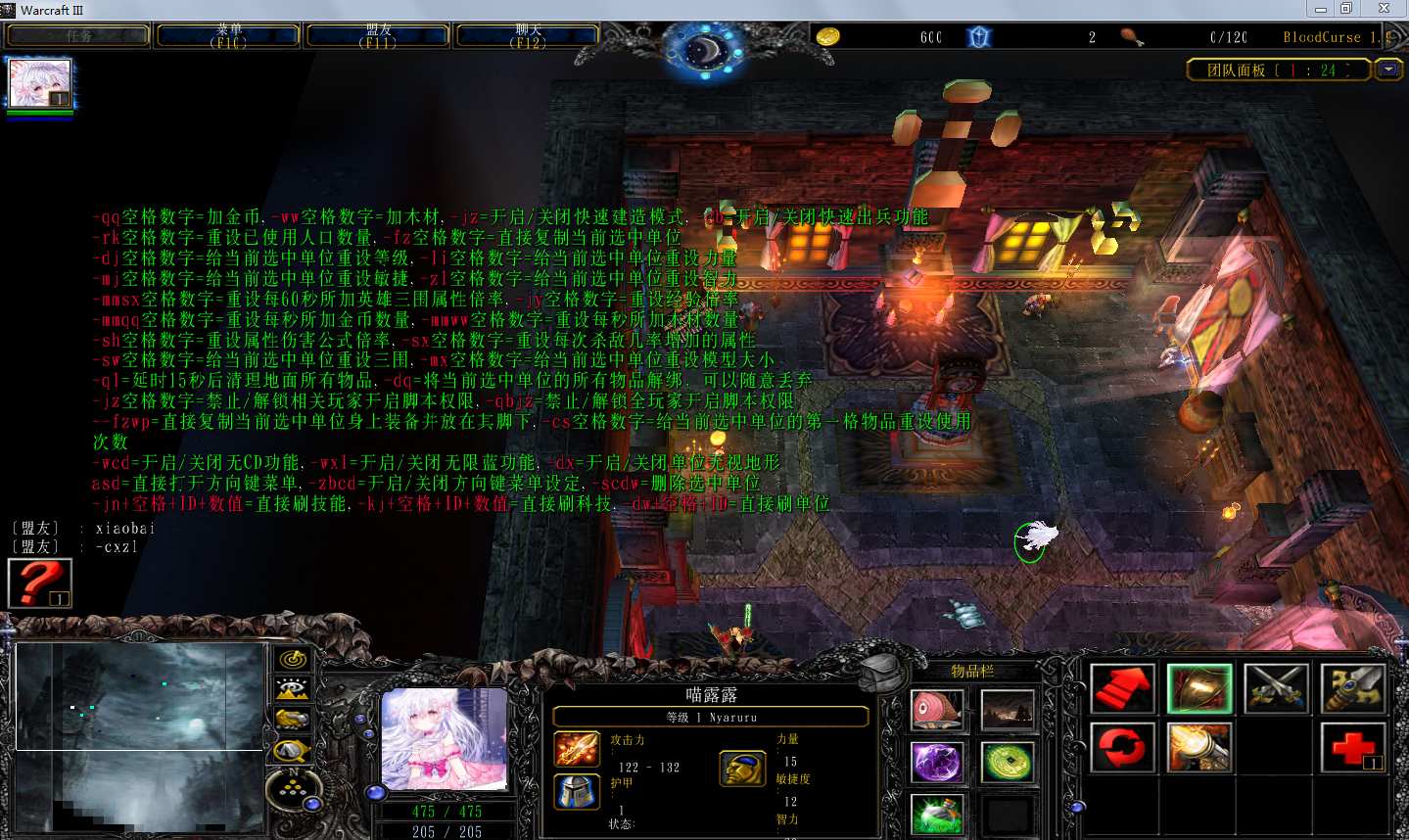
Task: Collapse the 团队面板 arrow button
Action: coord(1388,70)
